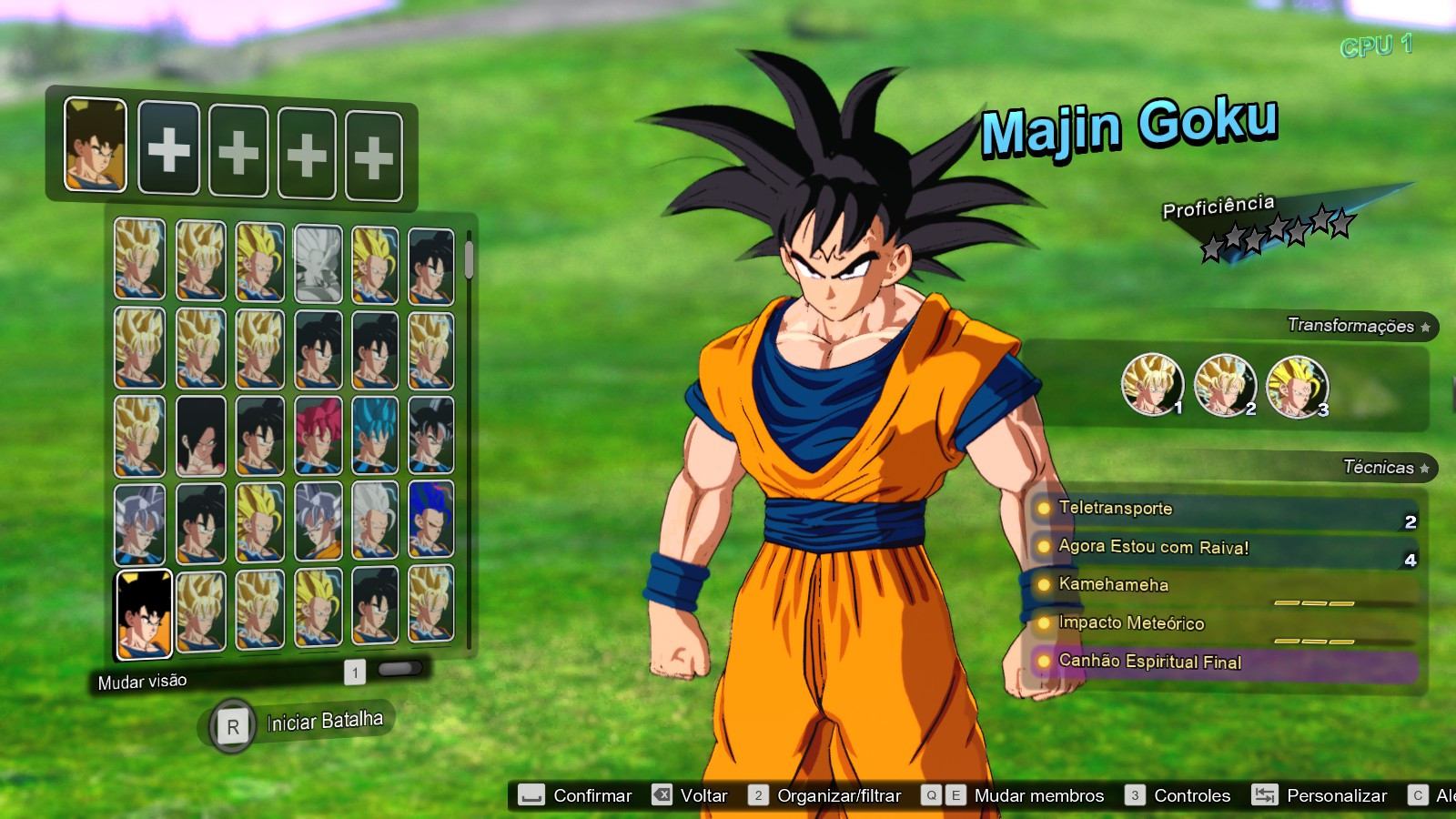The height and width of the screenshot is (819, 1456).
Task: Click the page number field showing 1
Action: click(353, 671)
